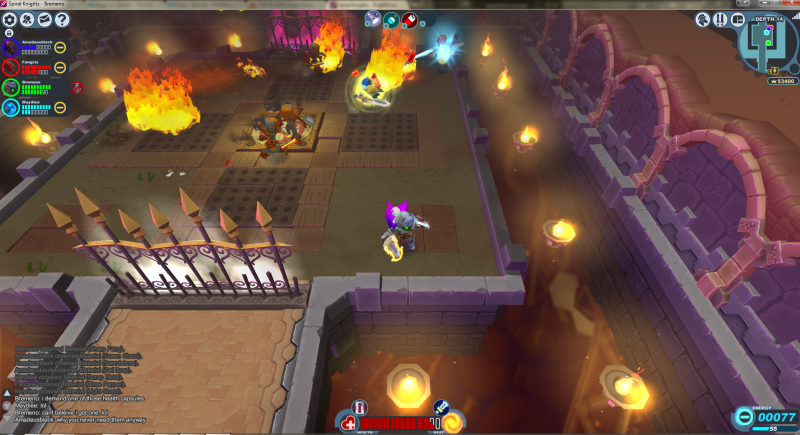
Task: Click the yellow minus button beside Amadeusblack
Action: [60, 47]
